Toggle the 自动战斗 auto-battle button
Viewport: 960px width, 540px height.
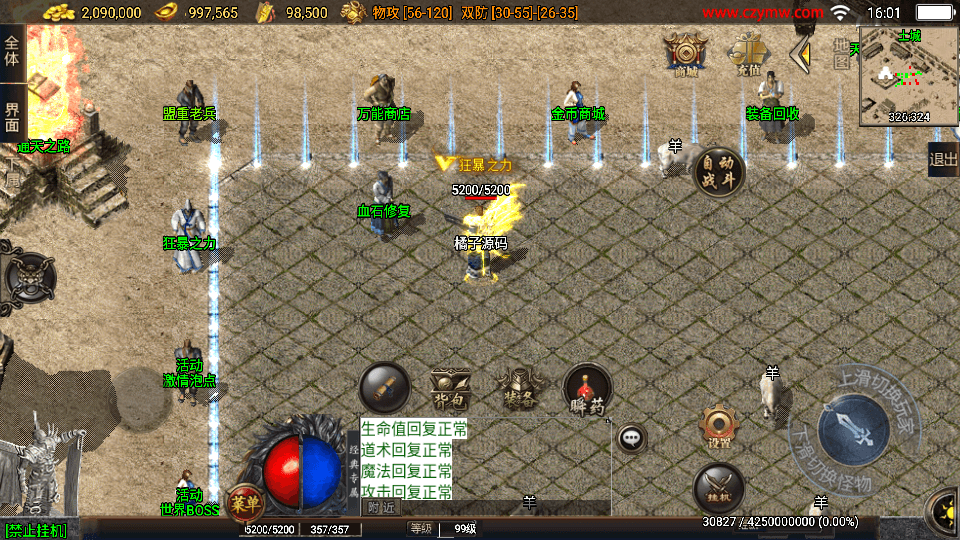point(719,171)
